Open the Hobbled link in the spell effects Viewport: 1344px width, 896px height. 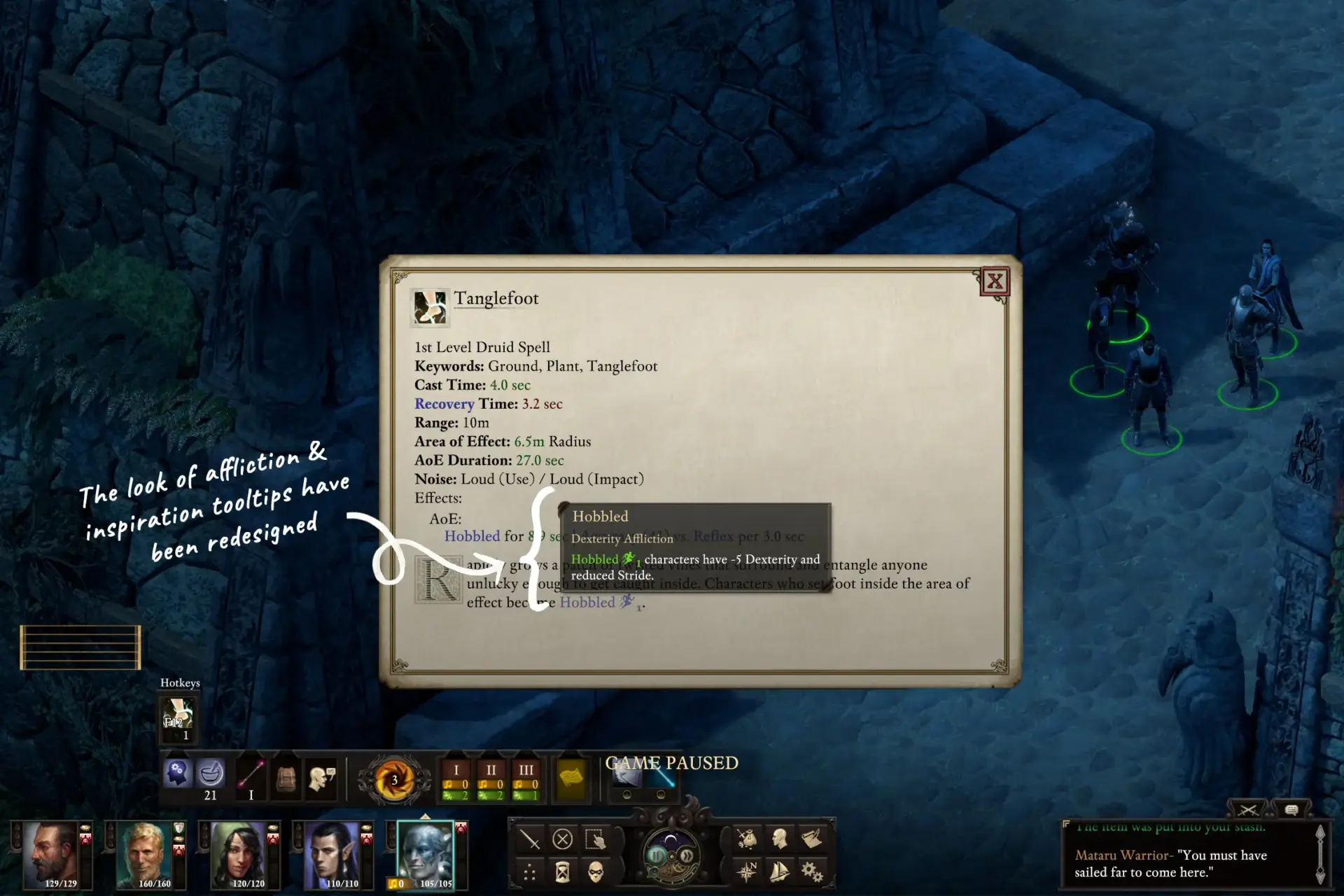[472, 536]
